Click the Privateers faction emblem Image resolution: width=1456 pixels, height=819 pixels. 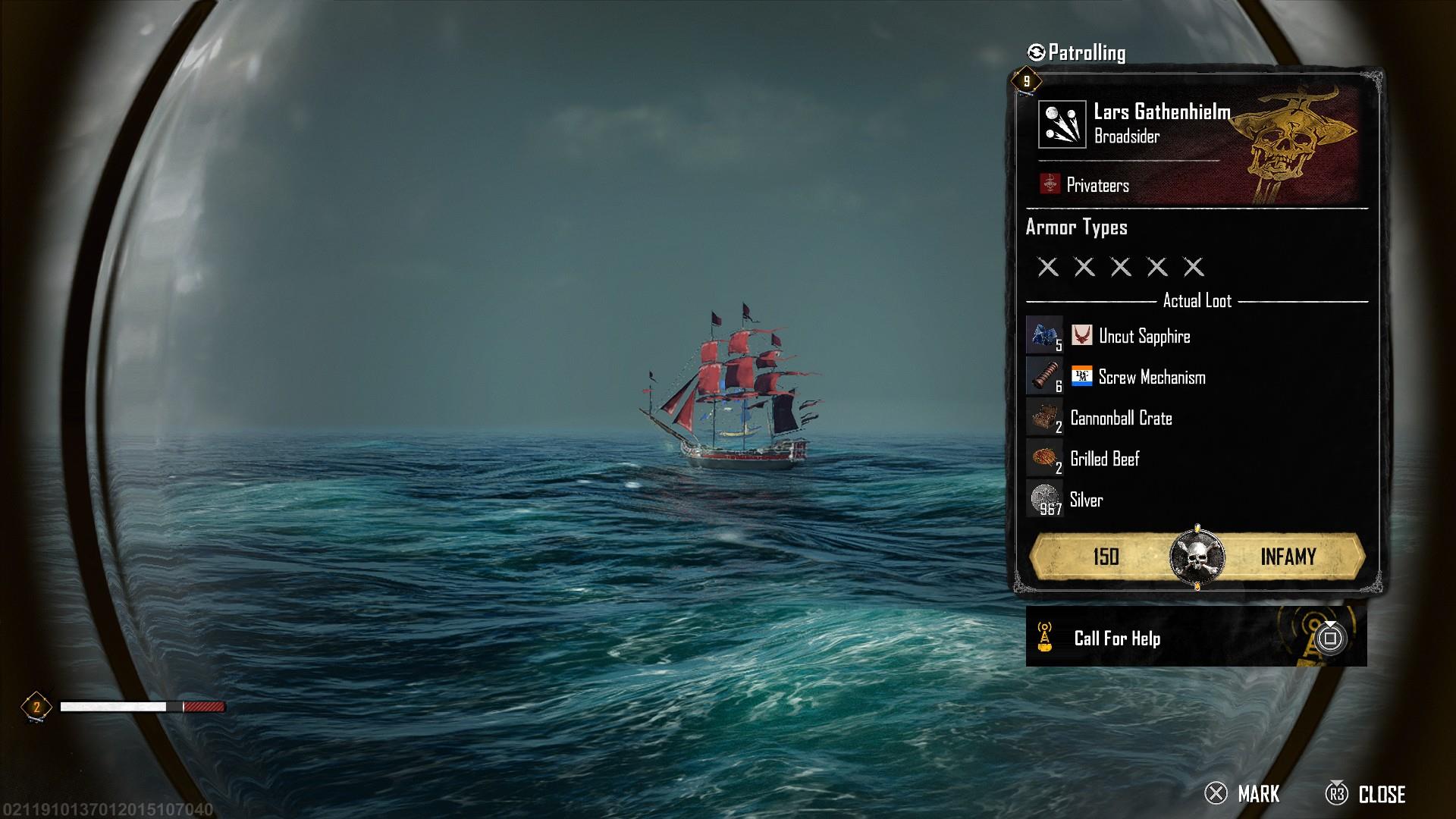[x=1050, y=184]
